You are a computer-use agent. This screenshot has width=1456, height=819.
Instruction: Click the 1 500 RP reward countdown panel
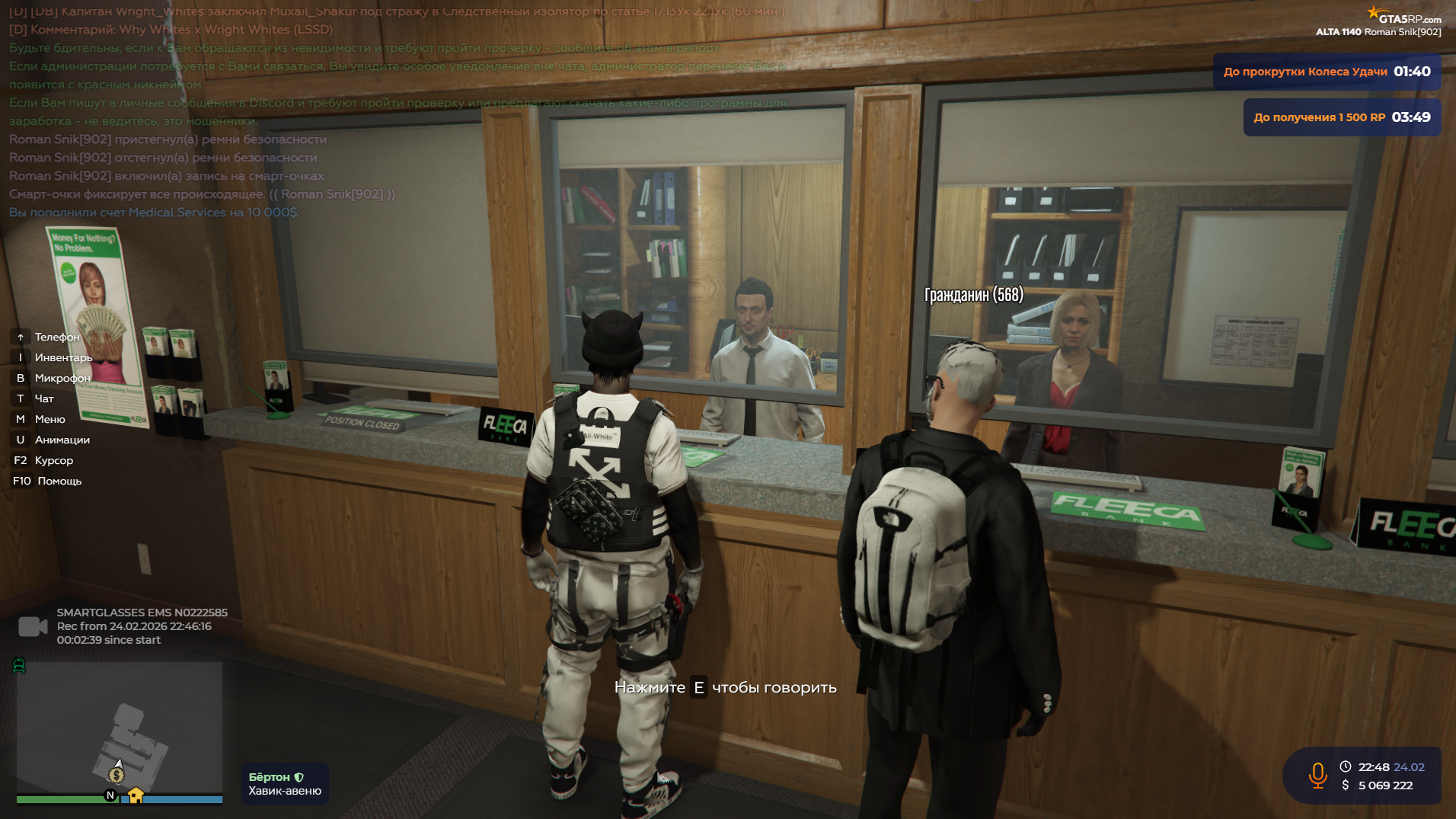(x=1341, y=117)
